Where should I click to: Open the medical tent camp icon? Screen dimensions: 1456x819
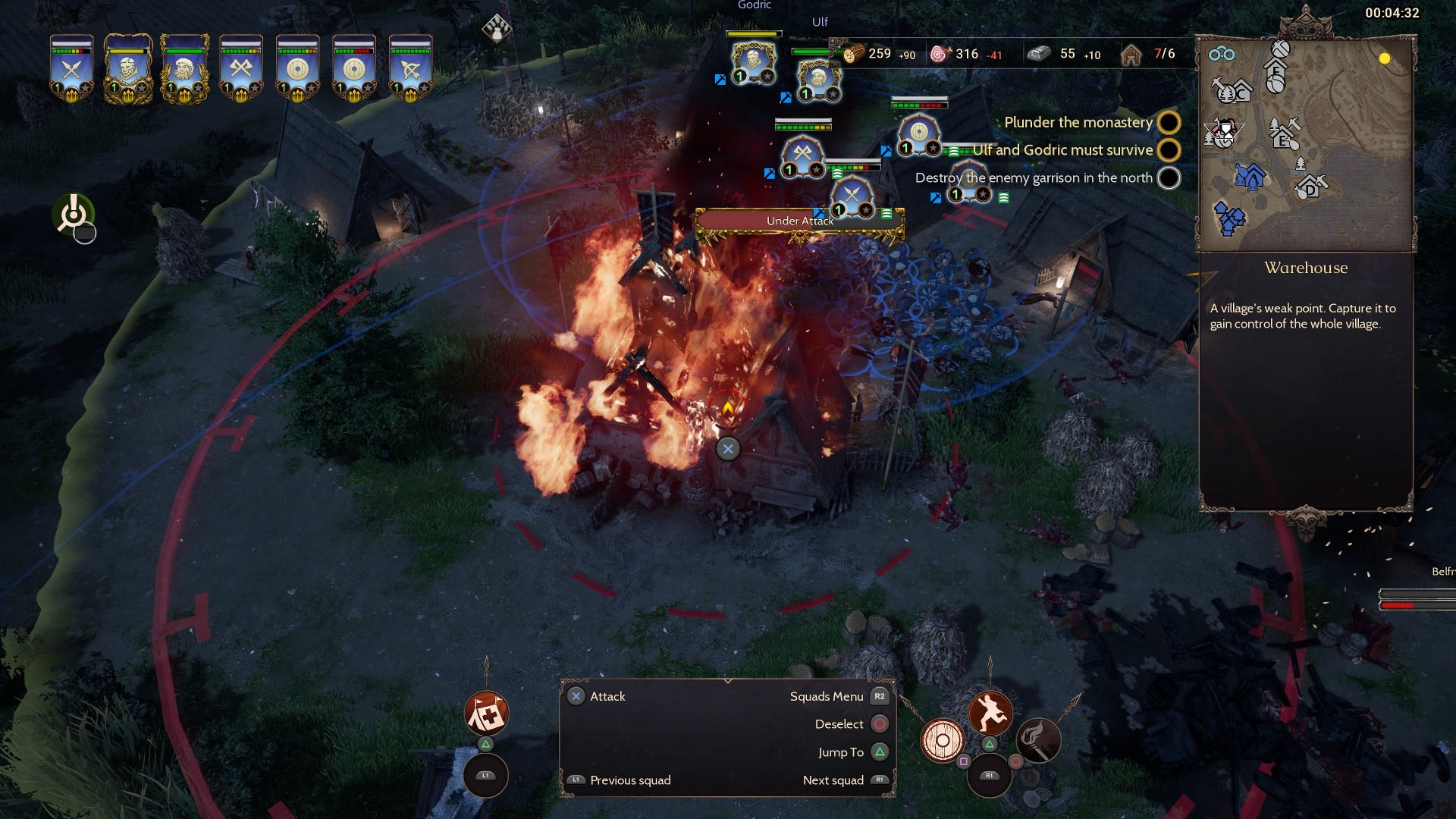[486, 714]
